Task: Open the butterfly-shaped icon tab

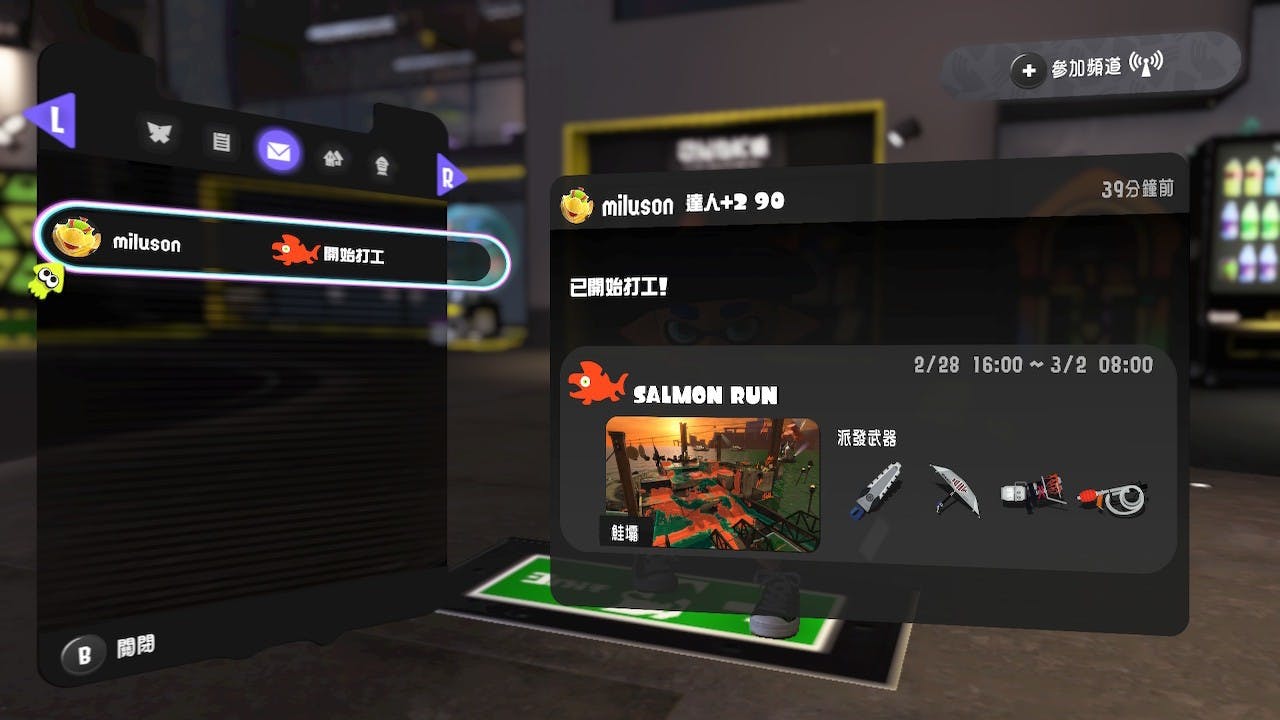Action: point(159,134)
